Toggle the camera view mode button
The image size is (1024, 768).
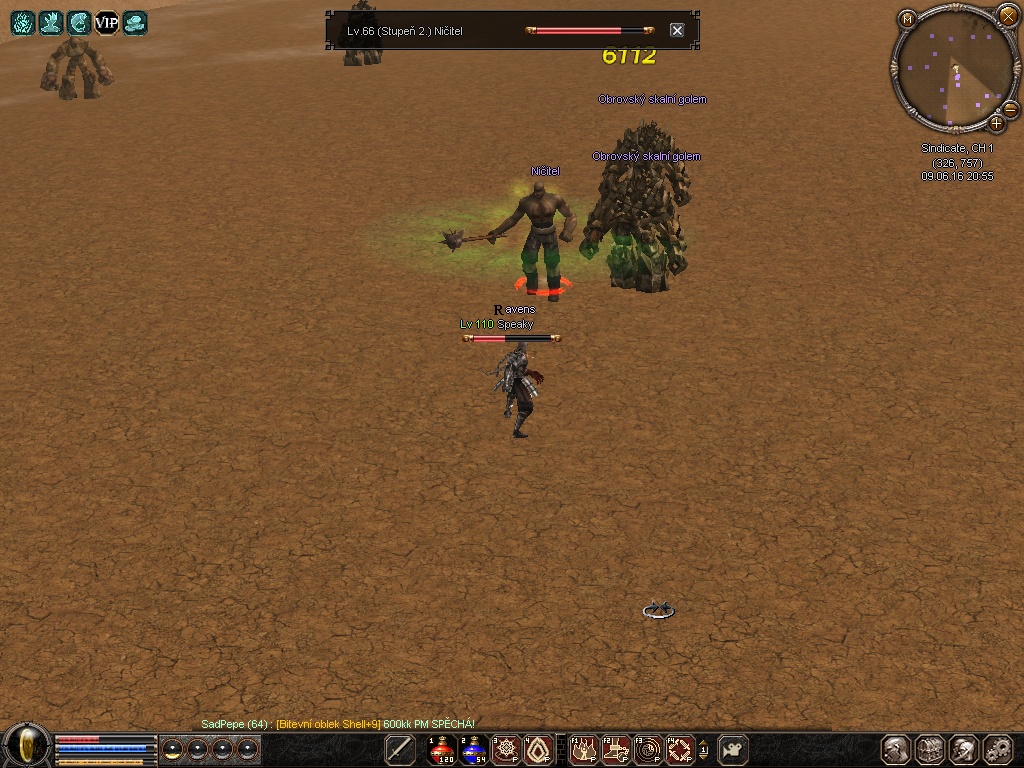pos(733,749)
